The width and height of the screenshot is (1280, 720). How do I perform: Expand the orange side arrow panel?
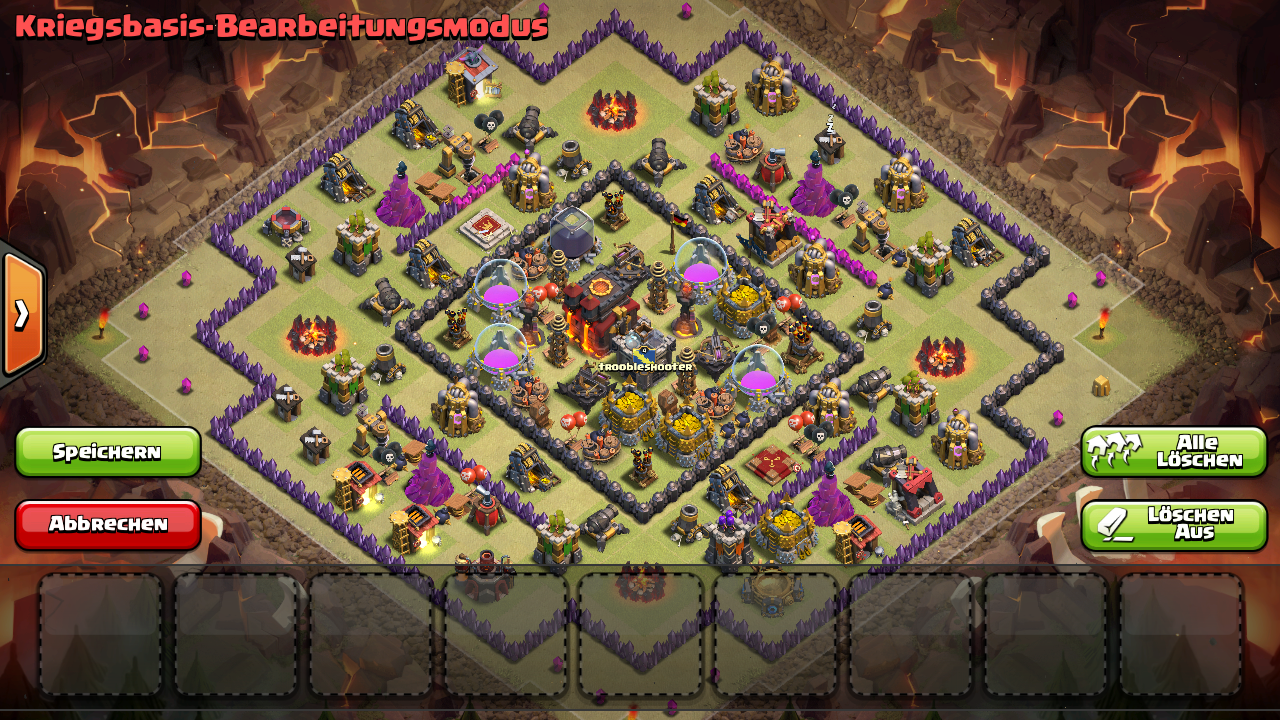point(22,314)
